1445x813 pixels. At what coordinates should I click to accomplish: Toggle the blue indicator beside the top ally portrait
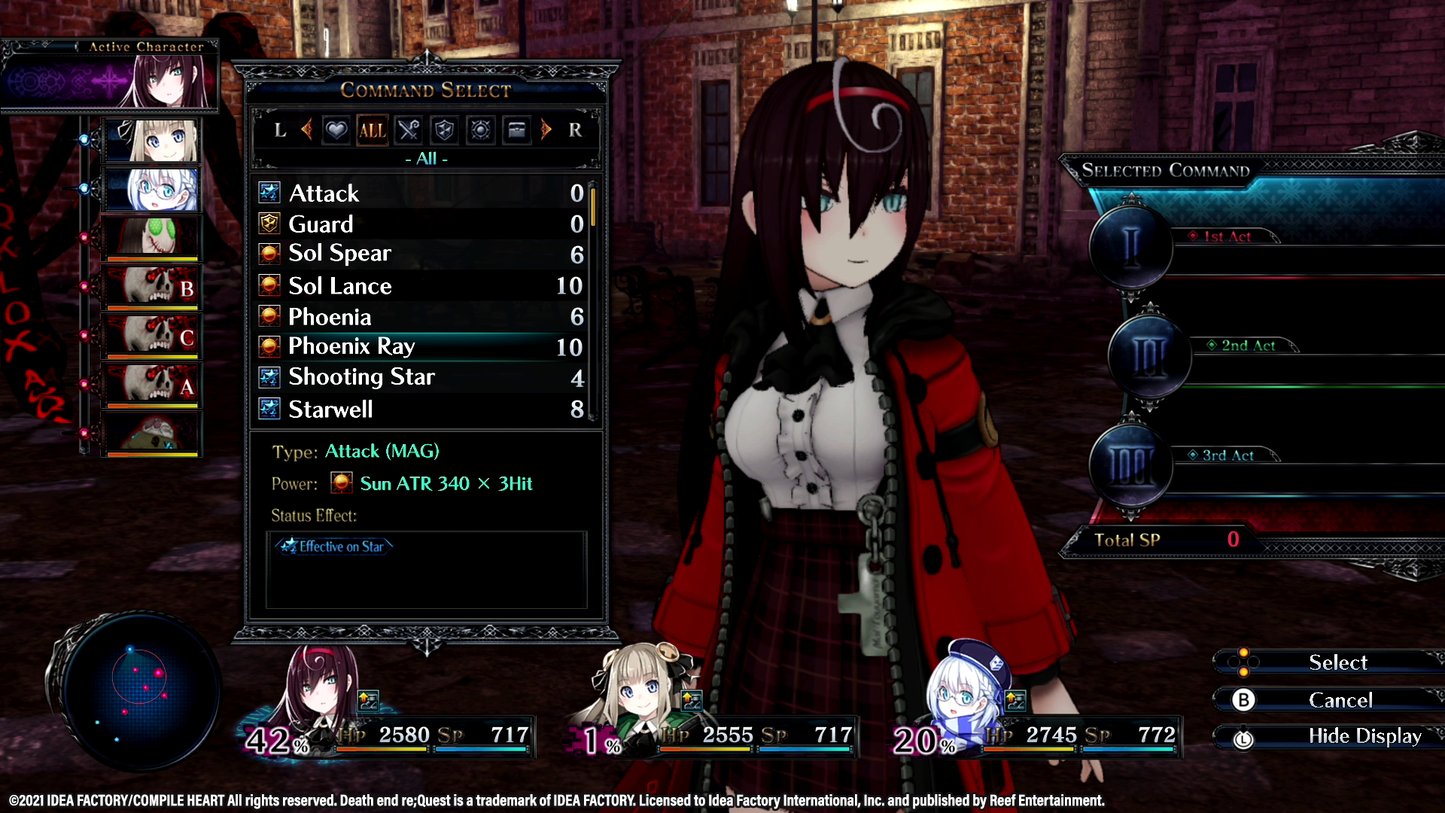[x=84, y=138]
